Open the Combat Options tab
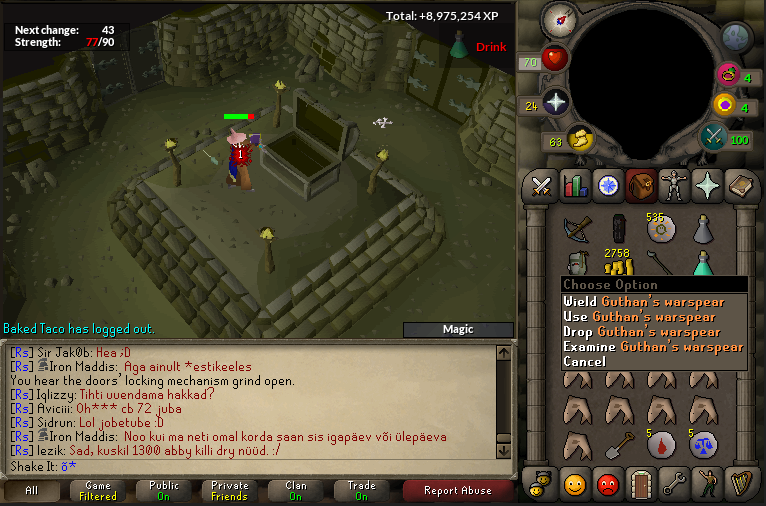 [x=542, y=185]
